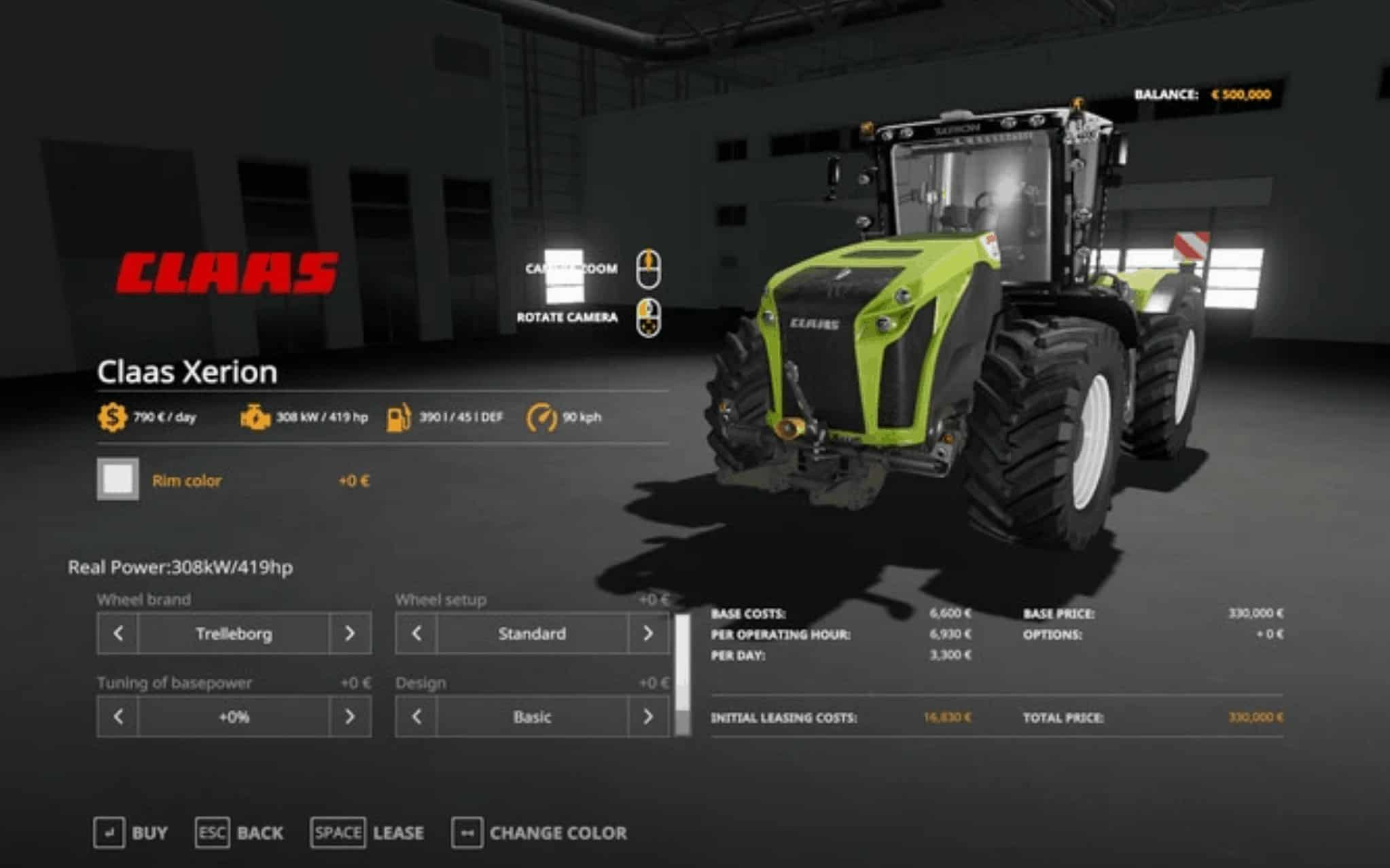The width and height of the screenshot is (1390, 868).
Task: Buy the Claas Xerion tractor
Action: pos(130,833)
